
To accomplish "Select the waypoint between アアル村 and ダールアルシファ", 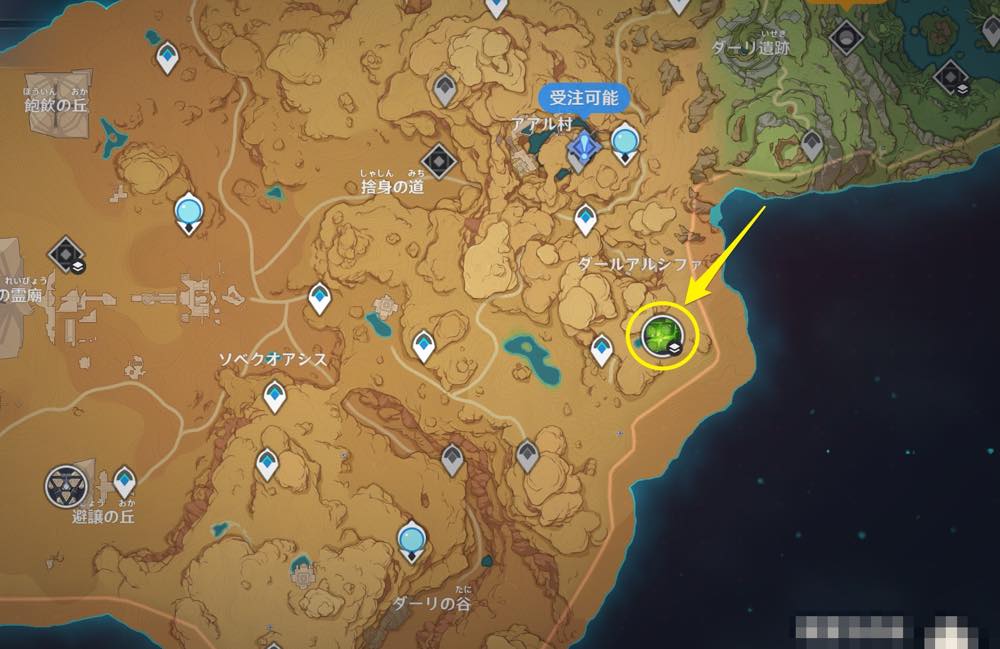I will (x=587, y=218).
